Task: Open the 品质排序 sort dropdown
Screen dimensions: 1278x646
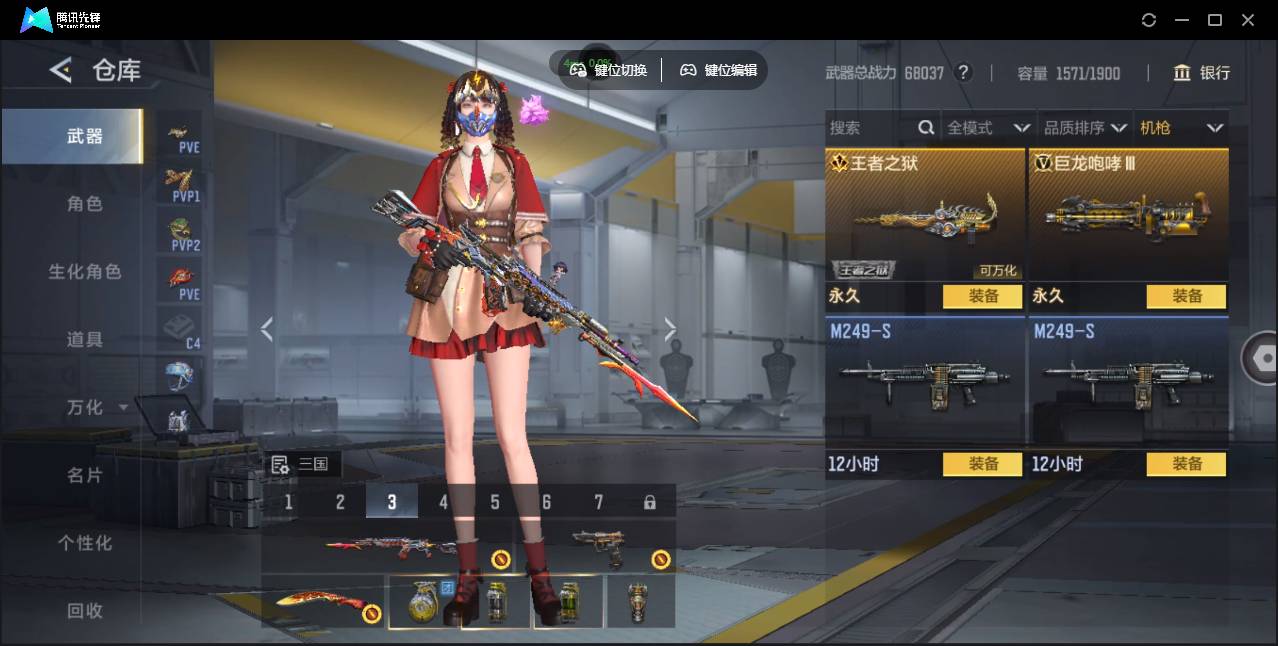Action: tap(1085, 128)
